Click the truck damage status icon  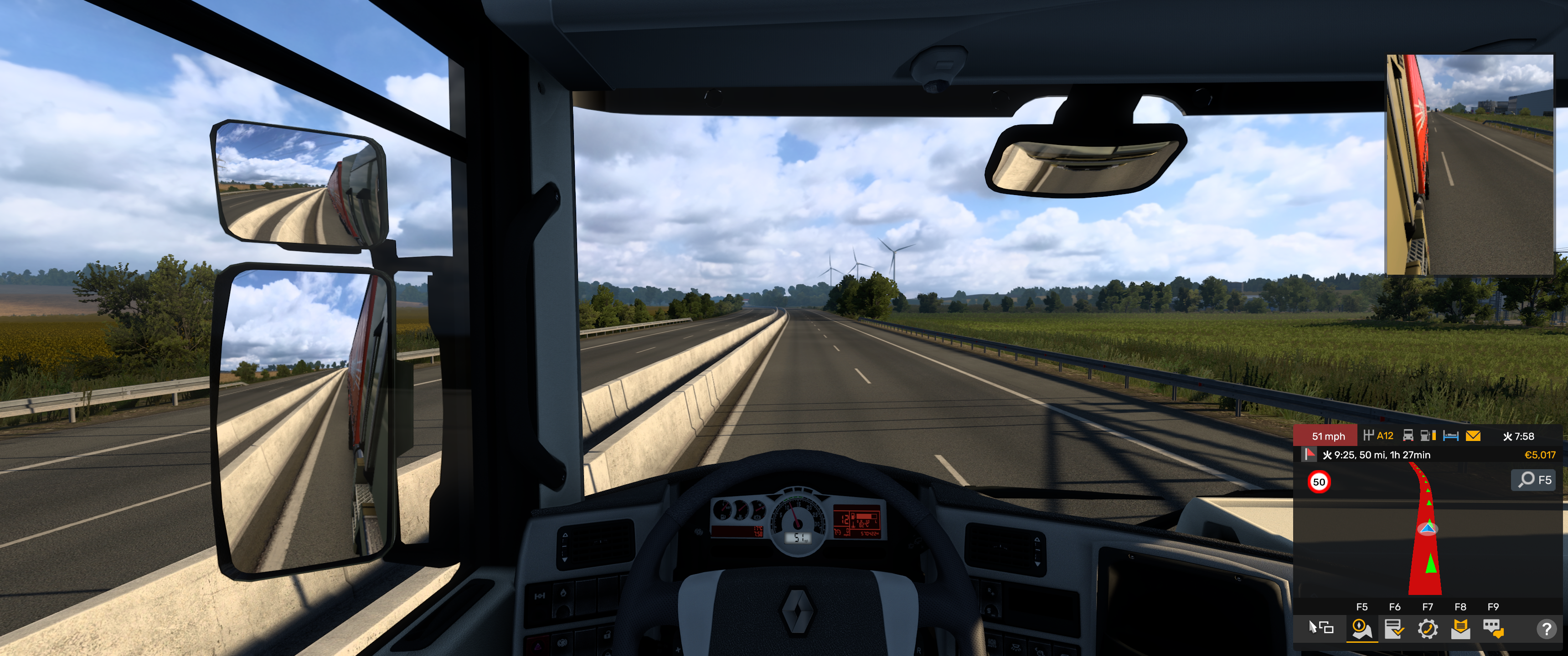coord(1408,436)
